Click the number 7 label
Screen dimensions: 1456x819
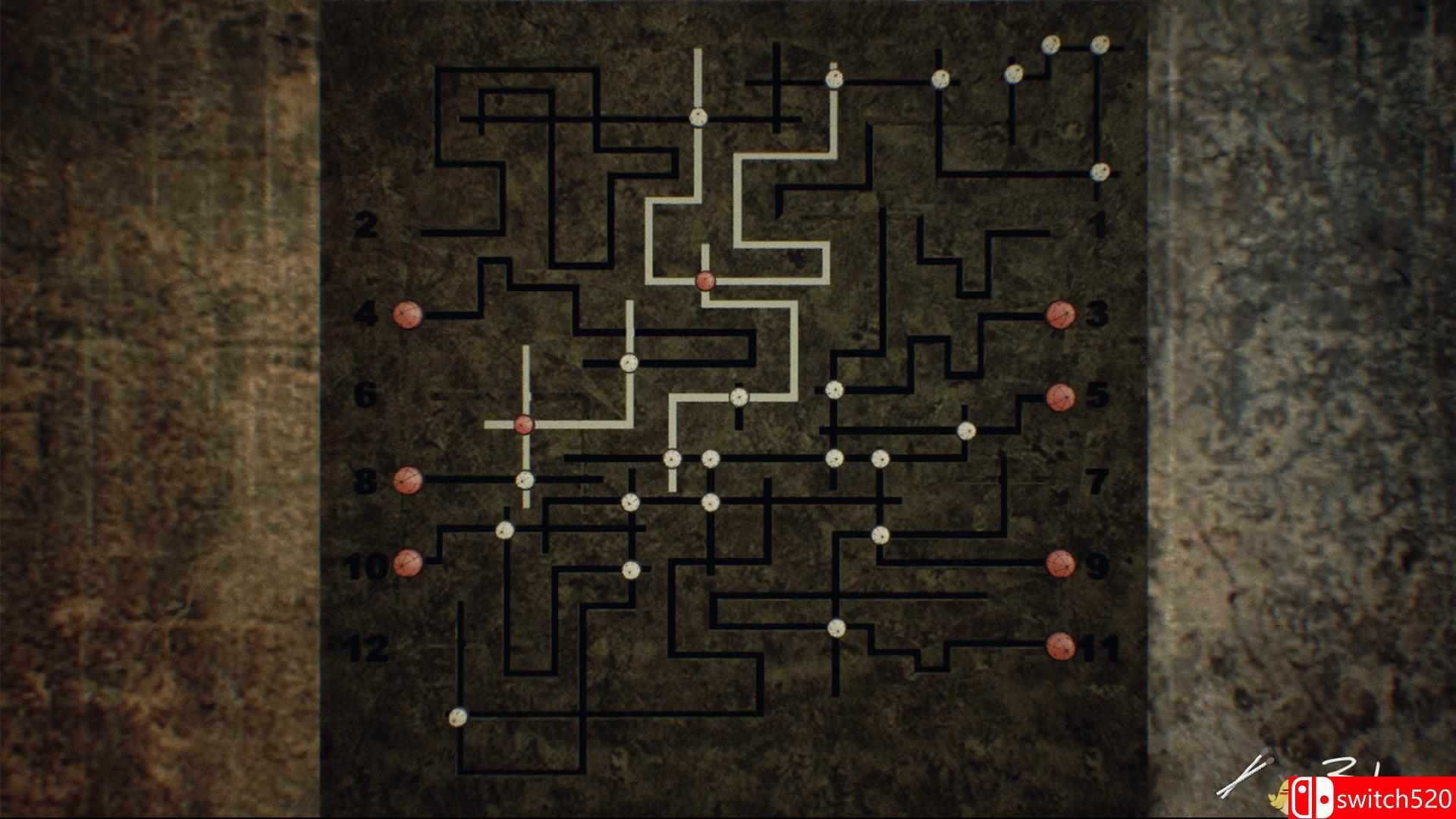pos(1097,480)
